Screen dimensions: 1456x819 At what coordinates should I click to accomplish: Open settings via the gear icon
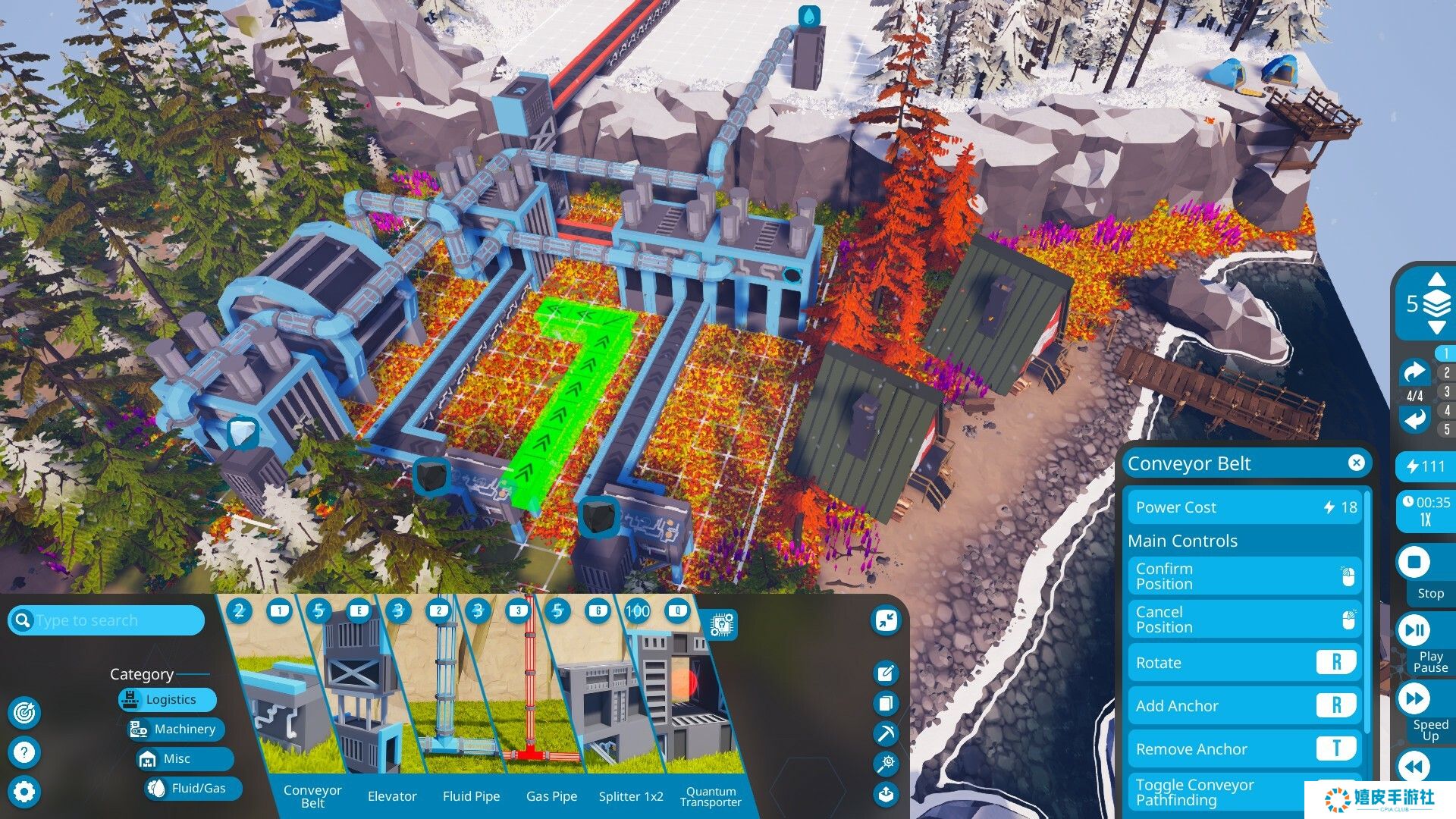tap(24, 792)
